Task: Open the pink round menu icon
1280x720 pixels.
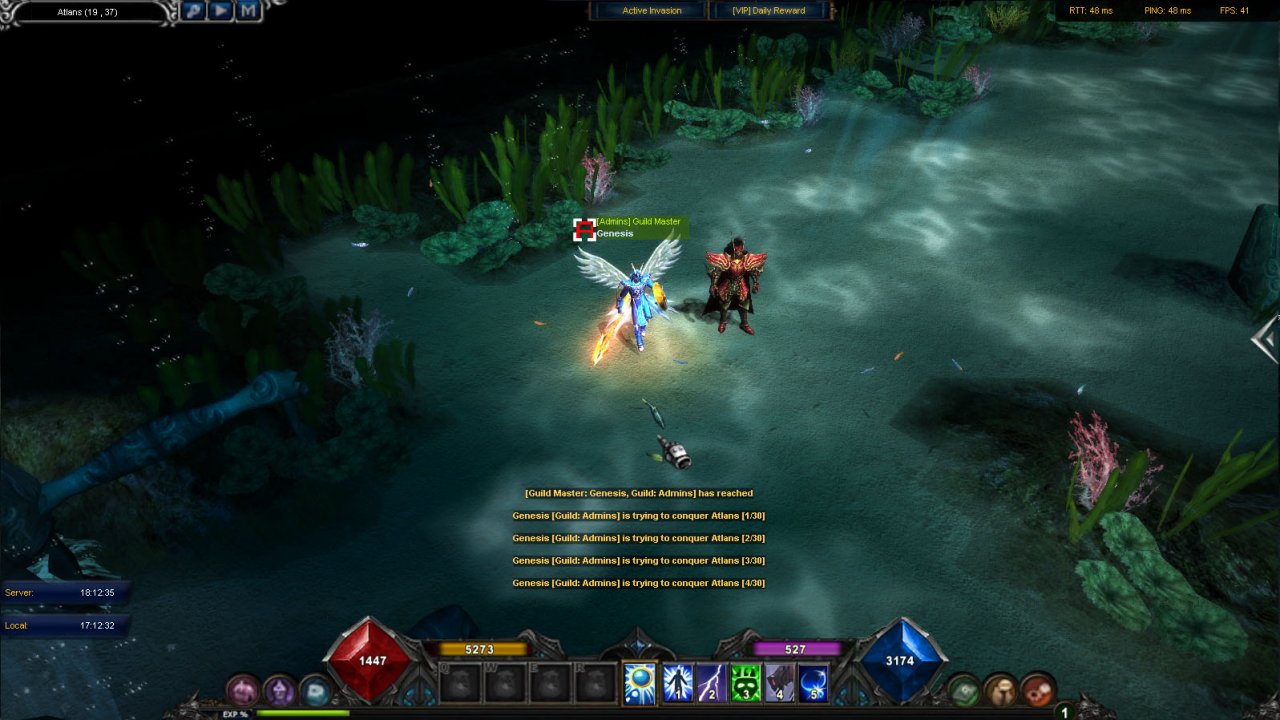Action: click(x=243, y=690)
